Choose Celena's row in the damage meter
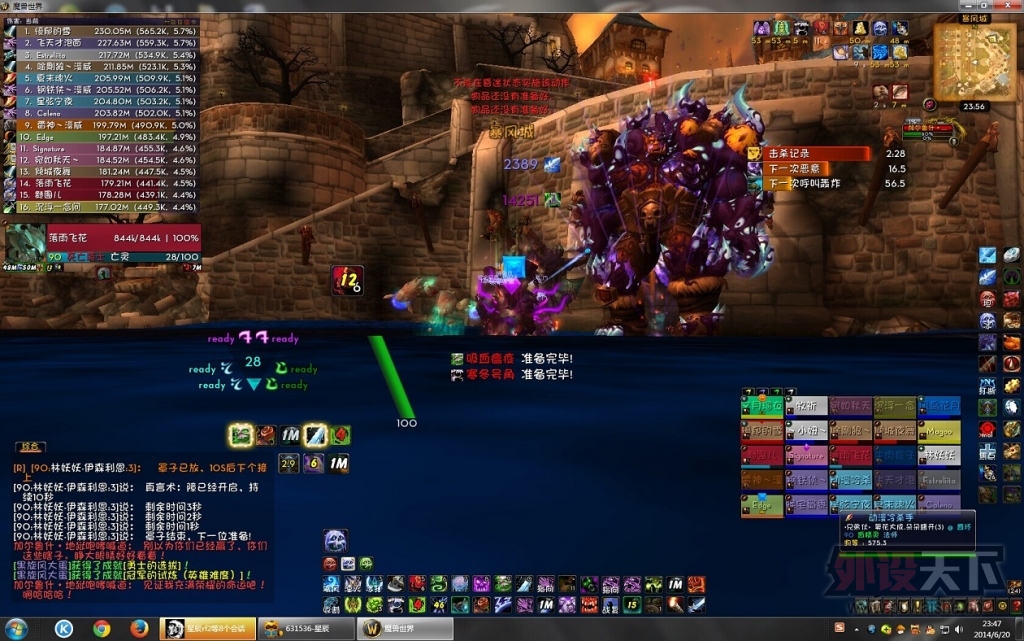Screen dimensions: 1024x641 click(100, 113)
